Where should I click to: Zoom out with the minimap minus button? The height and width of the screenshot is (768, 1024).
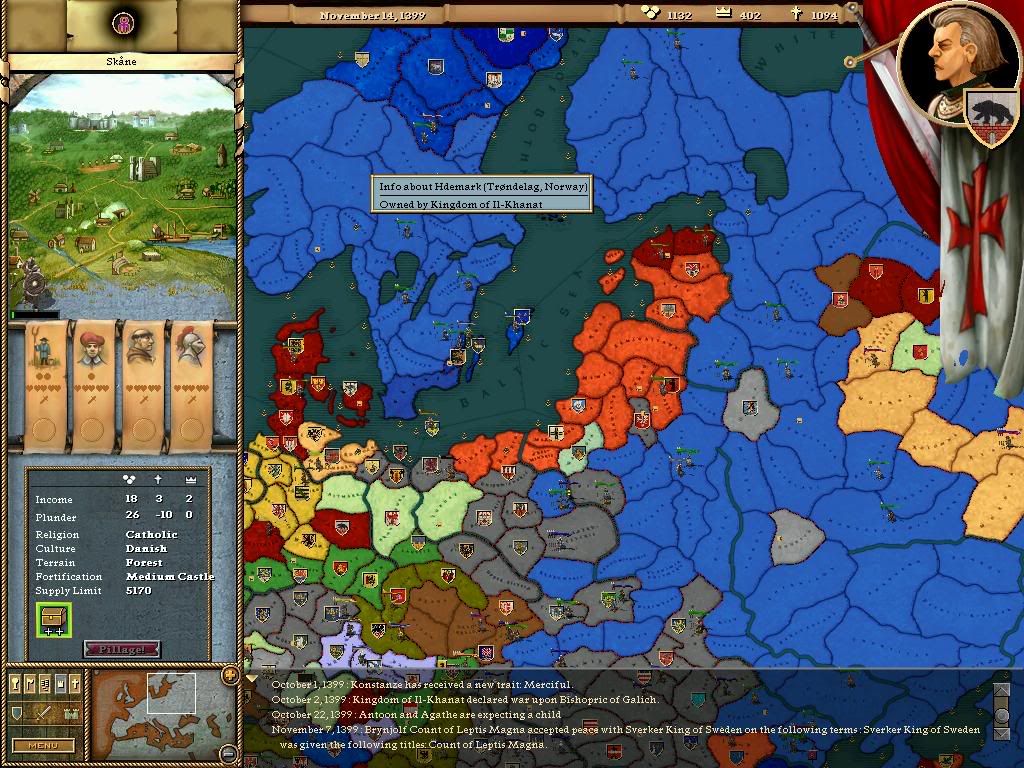click(229, 754)
